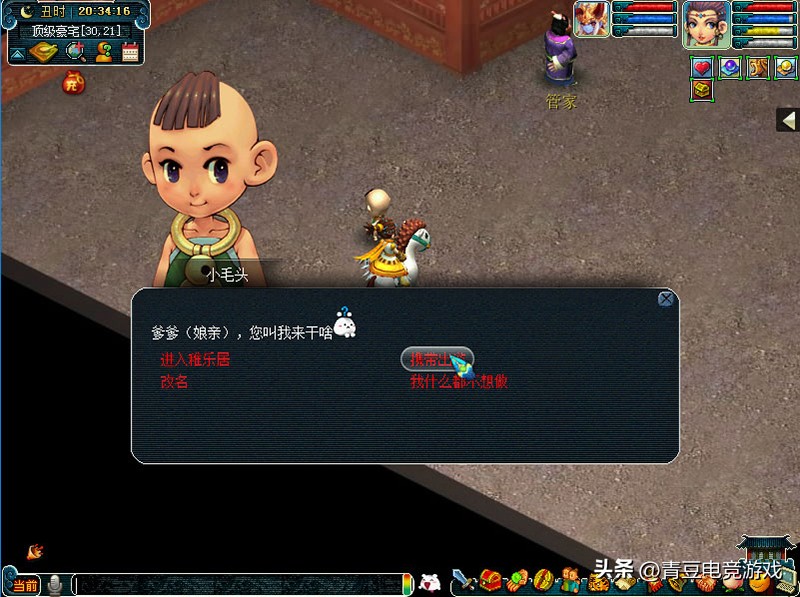The height and width of the screenshot is (597, 800).
Task: Click the orange helper question-mark icon
Action: [103, 52]
